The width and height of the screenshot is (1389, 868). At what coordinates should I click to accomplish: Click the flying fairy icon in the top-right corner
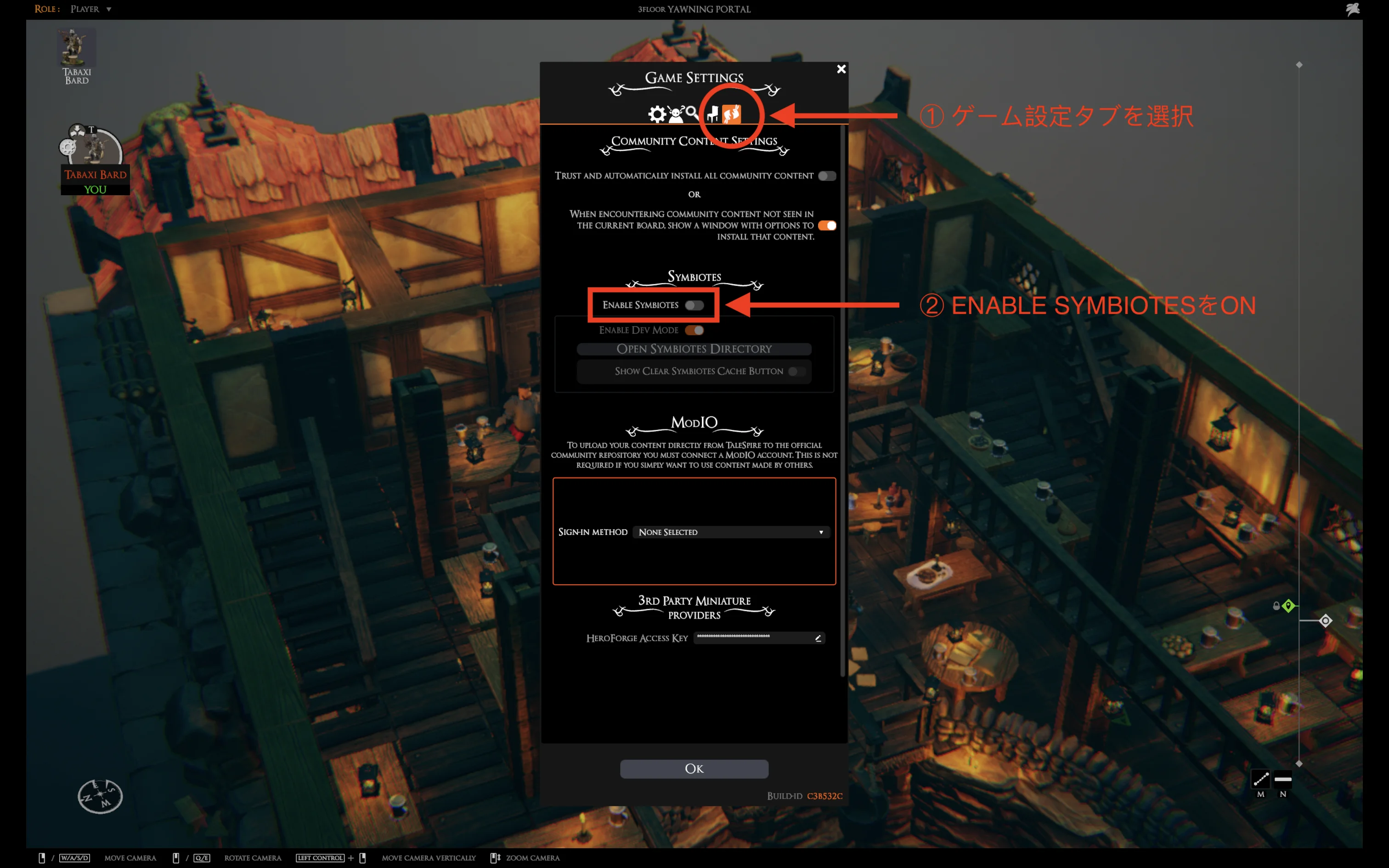[1353, 9]
